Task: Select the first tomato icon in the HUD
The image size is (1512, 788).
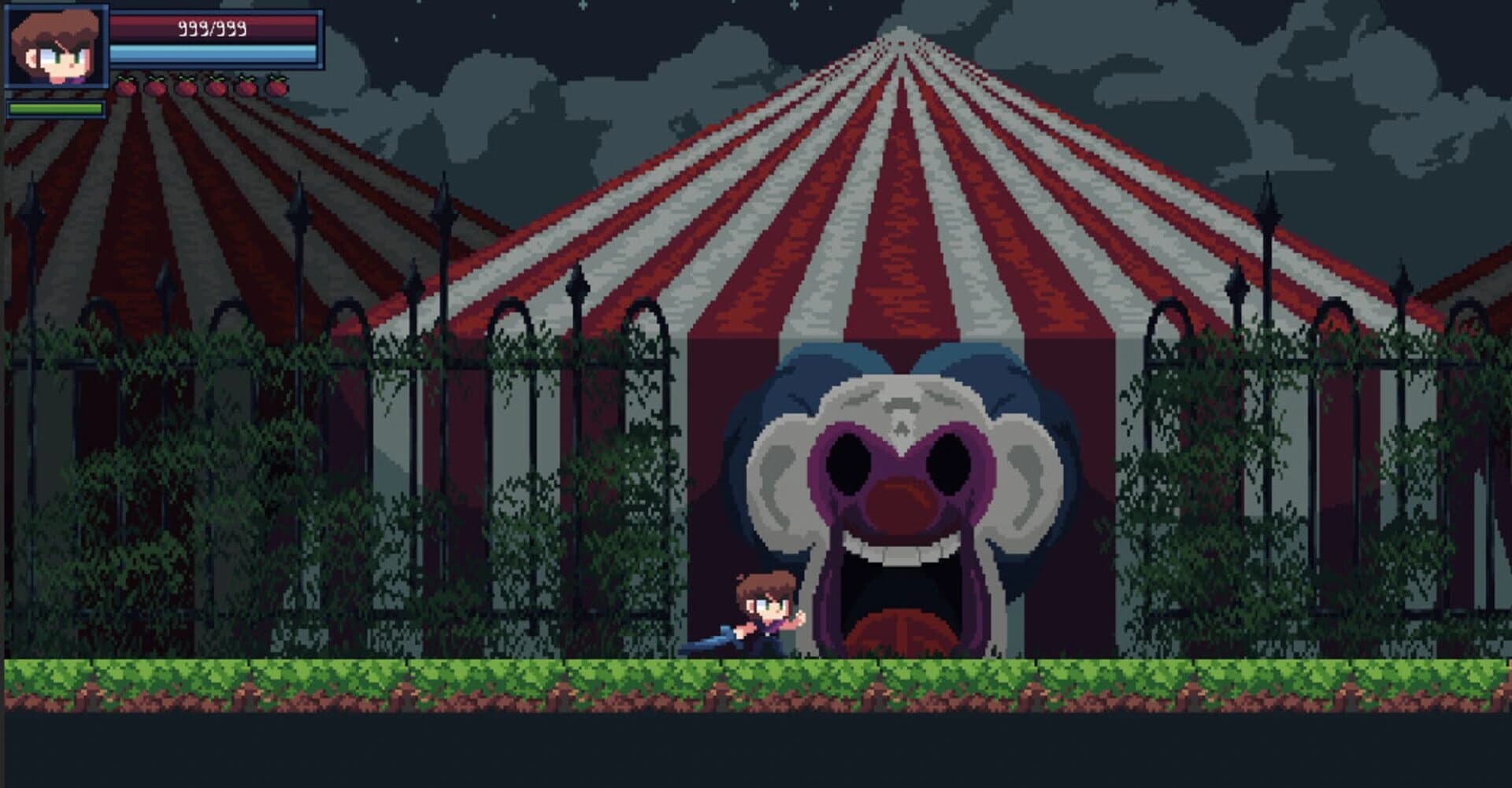Action: click(126, 87)
